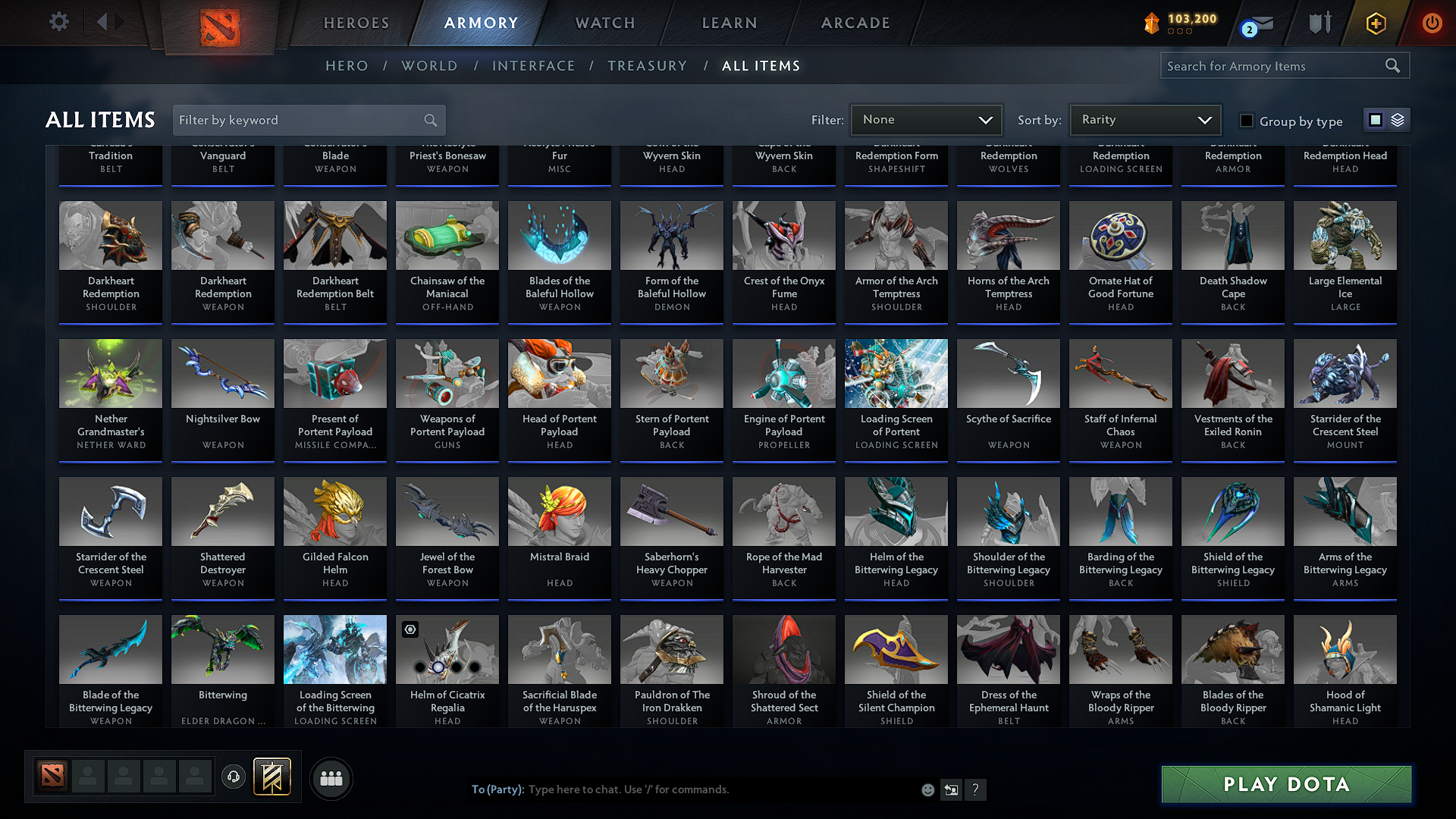Enable the Group by type checkbox
Screen dimensions: 1456x819
[x=1246, y=121]
